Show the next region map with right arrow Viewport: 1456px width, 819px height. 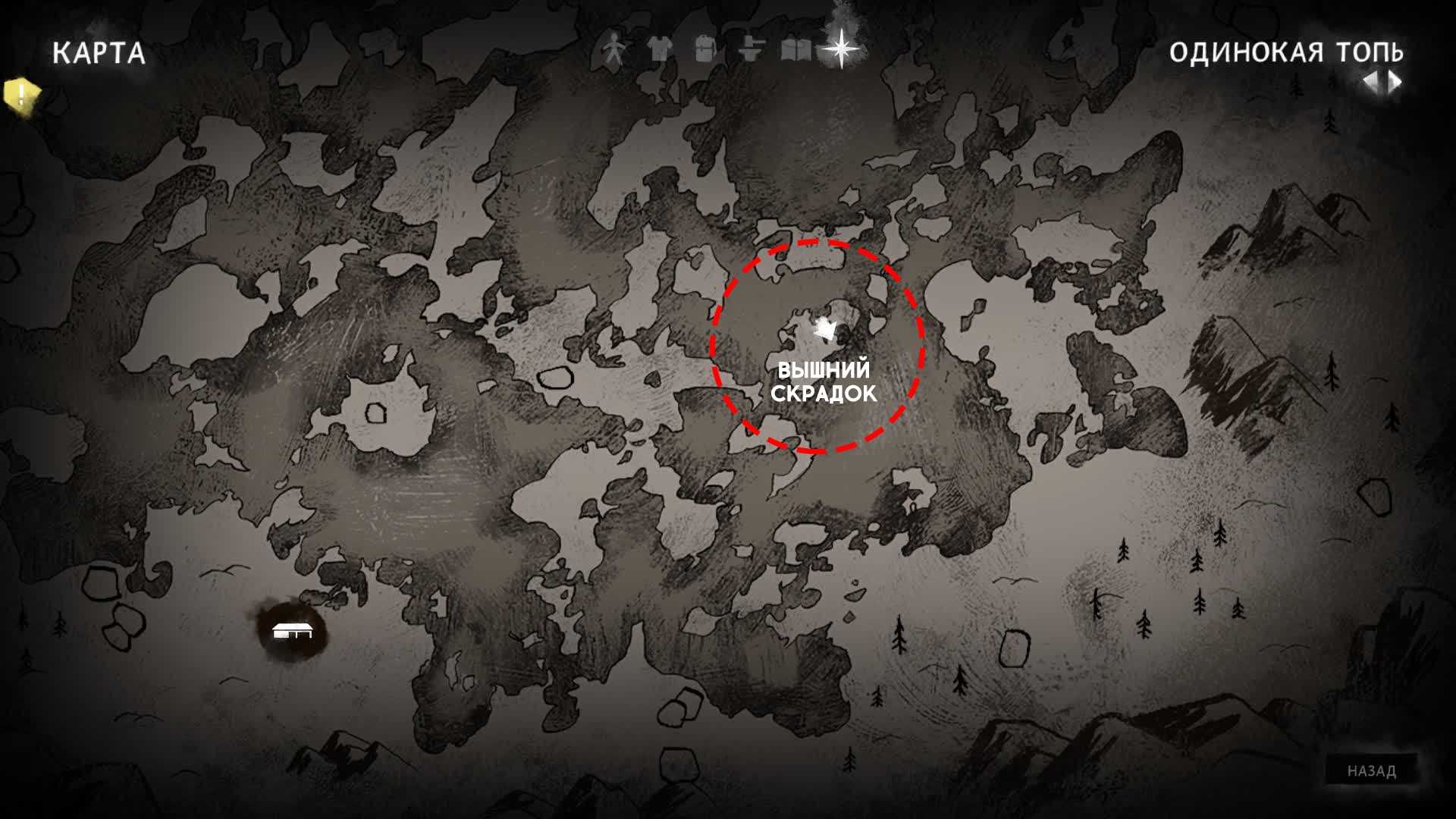coord(1395,82)
